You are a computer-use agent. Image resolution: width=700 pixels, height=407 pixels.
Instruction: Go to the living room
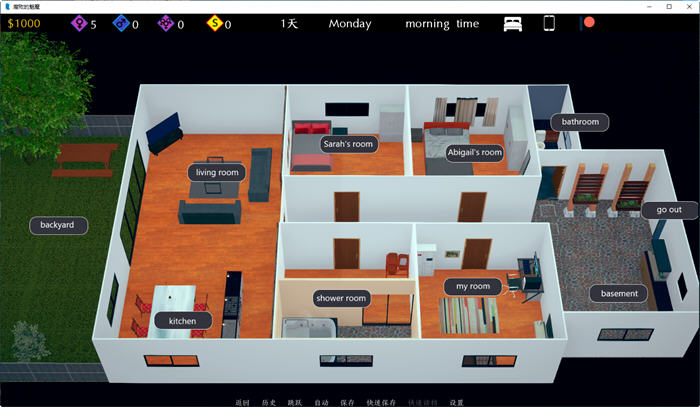[x=217, y=172]
